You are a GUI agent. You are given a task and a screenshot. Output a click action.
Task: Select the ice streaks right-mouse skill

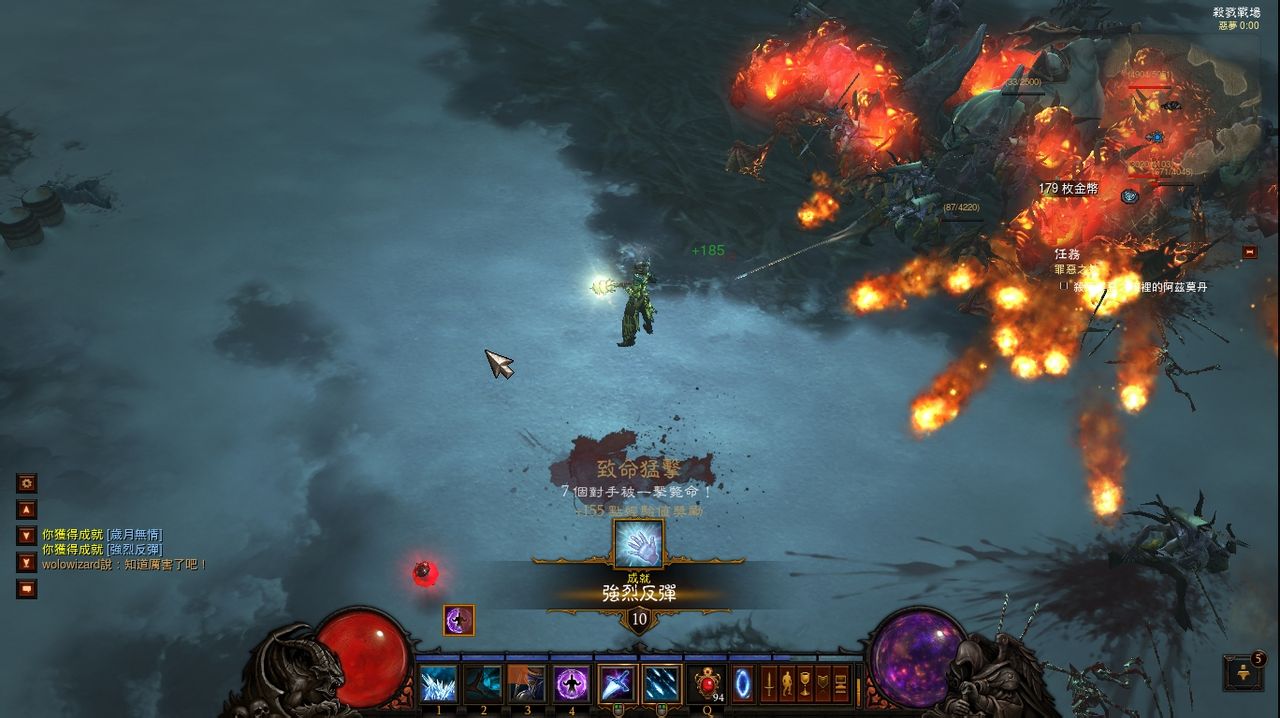pos(661,684)
